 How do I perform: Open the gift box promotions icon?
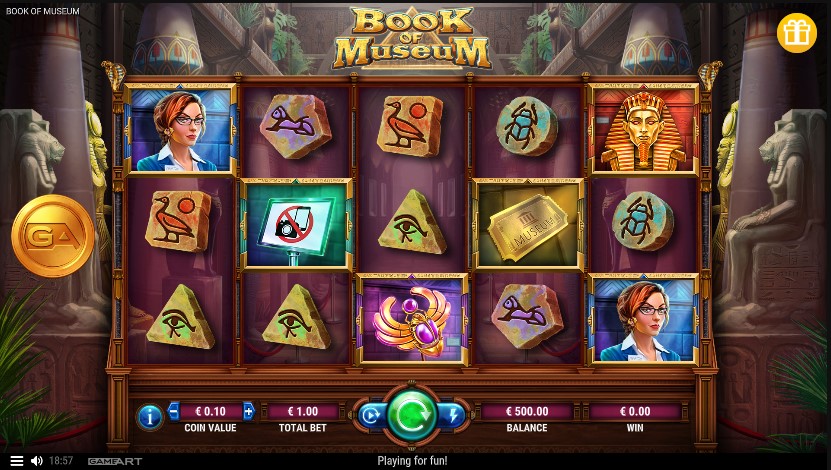(x=796, y=33)
